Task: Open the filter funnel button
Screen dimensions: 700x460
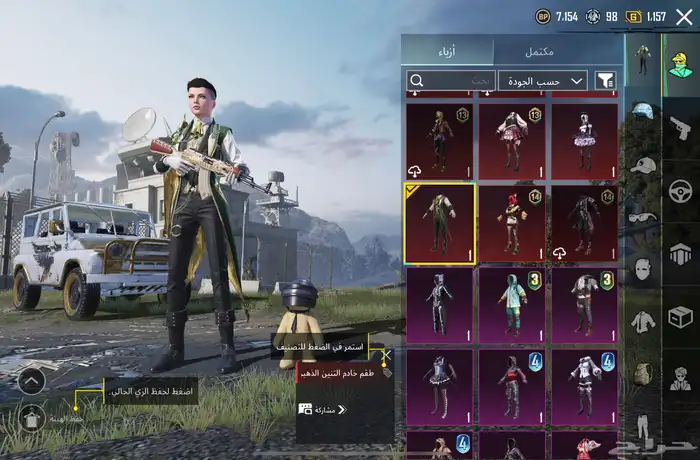Action: [x=605, y=80]
